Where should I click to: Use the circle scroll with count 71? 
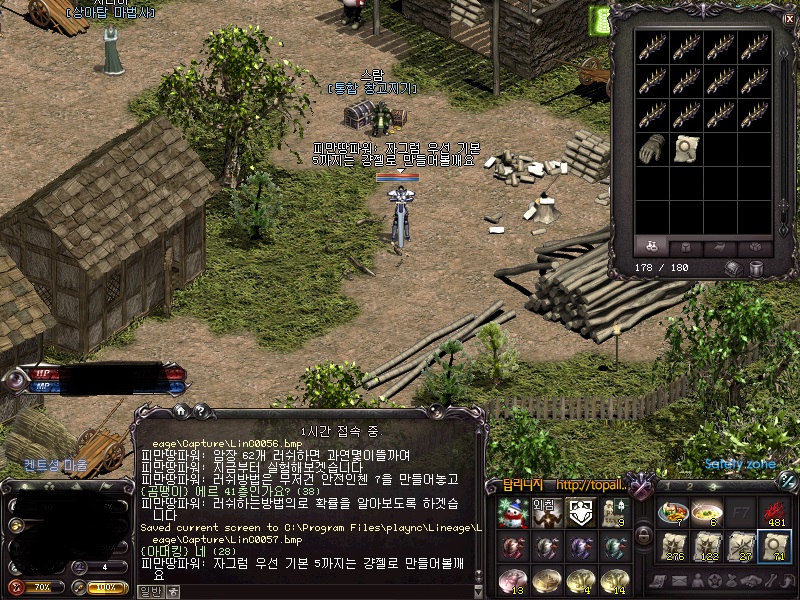click(775, 546)
